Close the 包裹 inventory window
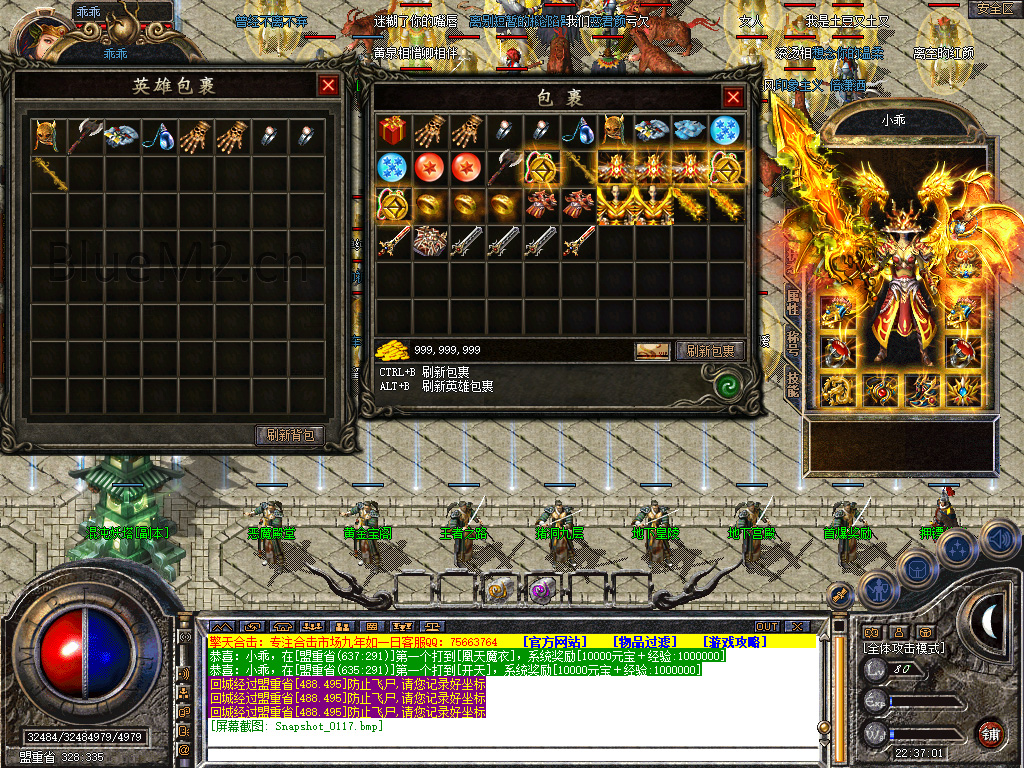This screenshot has height=768, width=1024. click(733, 97)
